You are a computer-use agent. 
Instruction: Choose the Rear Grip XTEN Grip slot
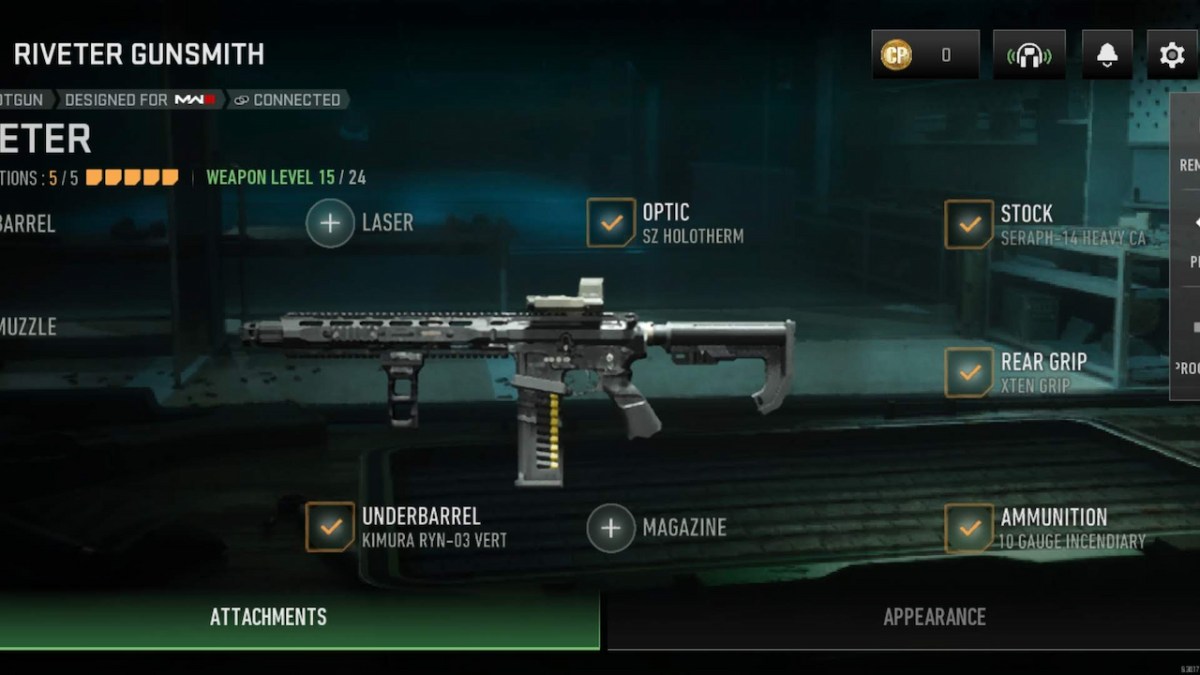[x=969, y=372]
